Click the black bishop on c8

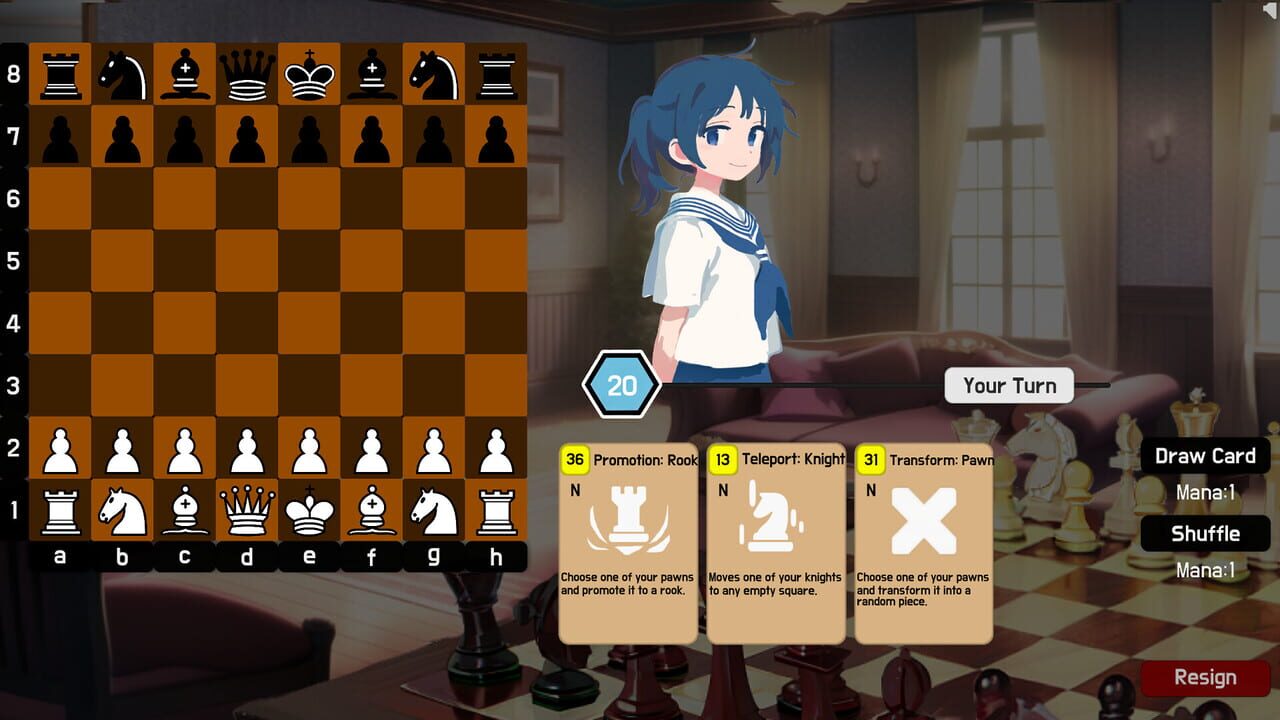185,72
